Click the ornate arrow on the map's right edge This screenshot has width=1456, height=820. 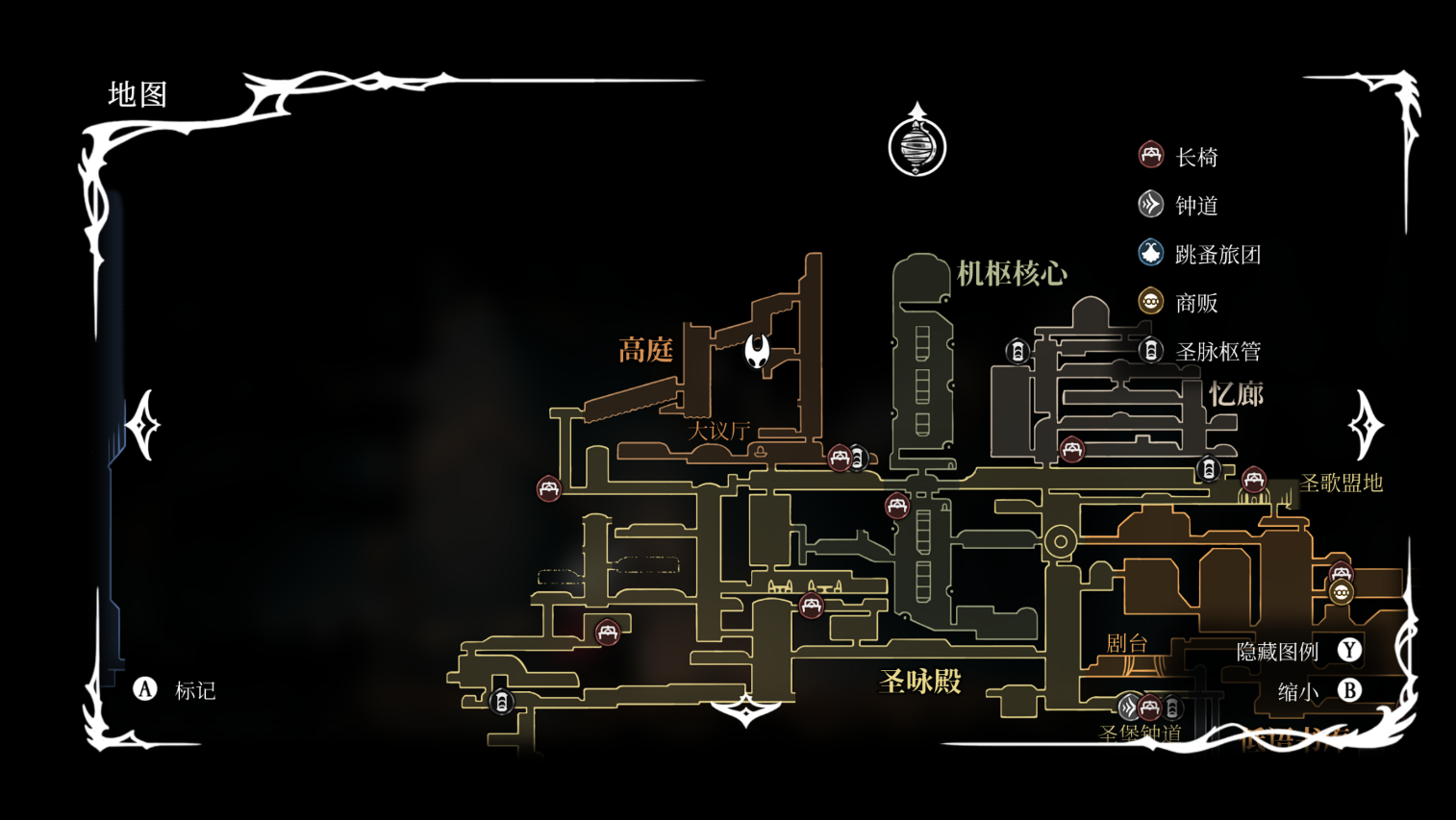[x=1366, y=425]
